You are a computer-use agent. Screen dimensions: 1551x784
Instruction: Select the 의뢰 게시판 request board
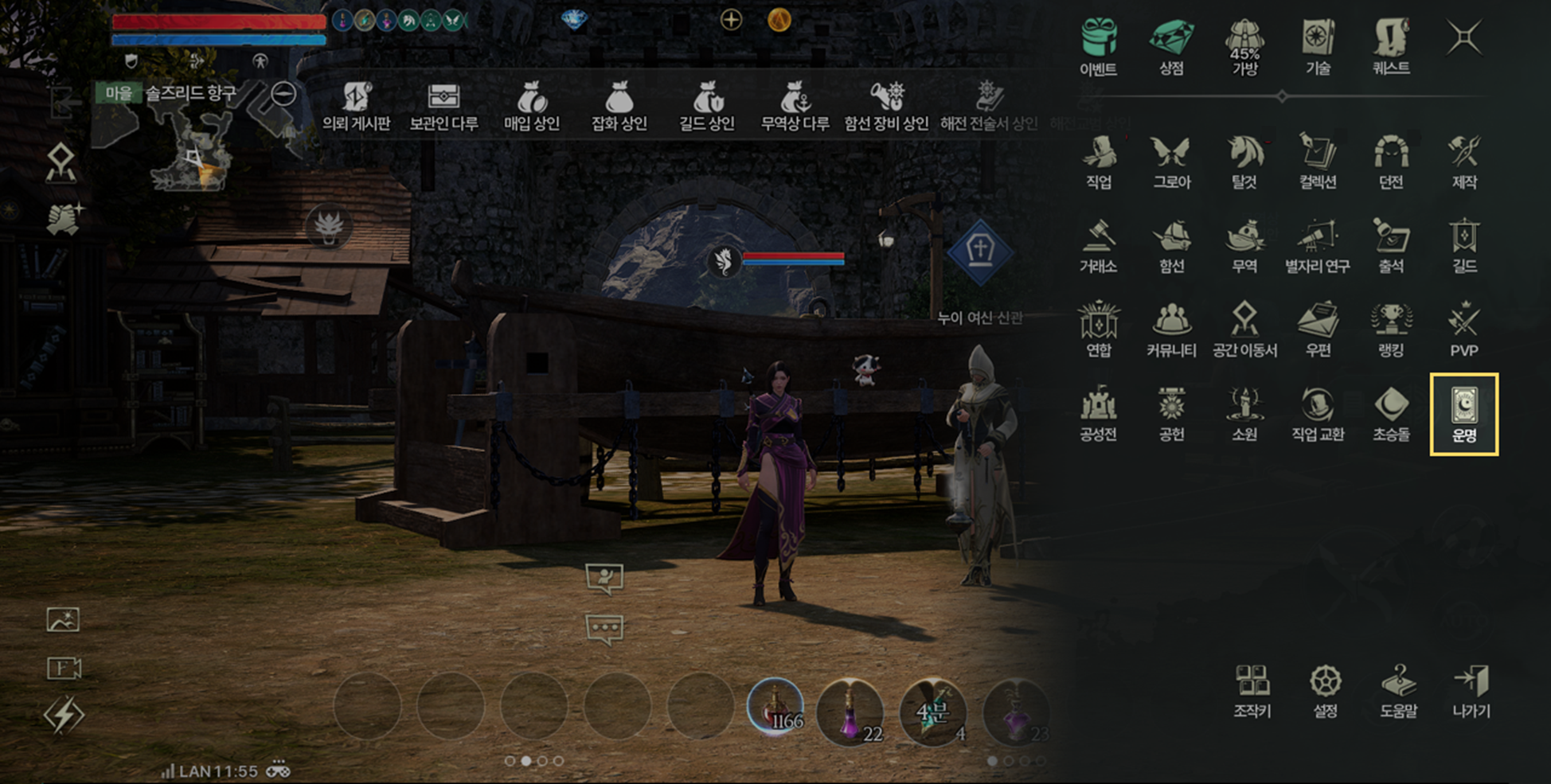[356, 106]
